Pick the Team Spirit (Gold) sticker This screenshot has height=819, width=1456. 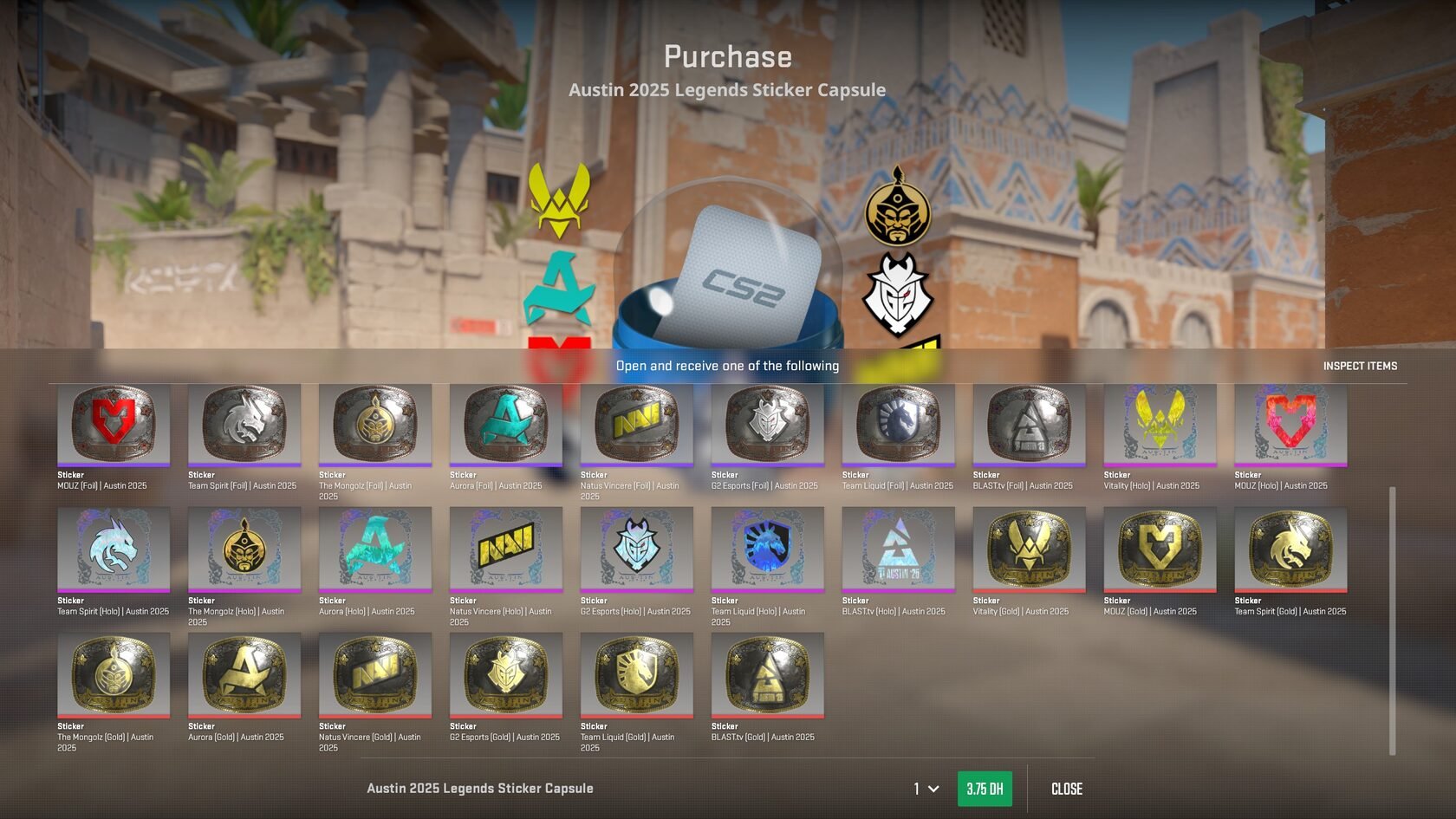click(x=1291, y=549)
